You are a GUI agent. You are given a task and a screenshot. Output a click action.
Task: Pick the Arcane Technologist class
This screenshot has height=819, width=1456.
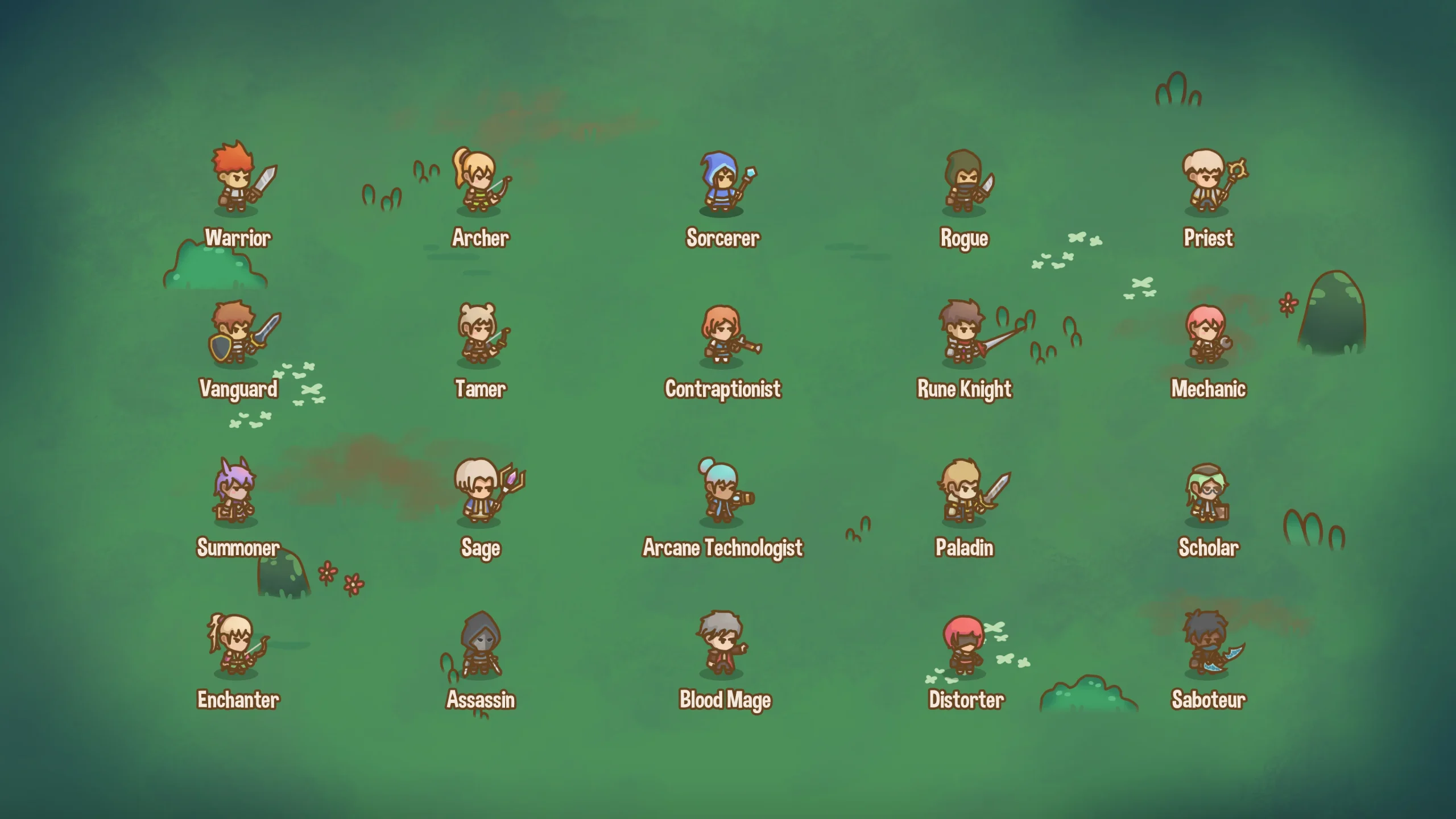[722, 492]
